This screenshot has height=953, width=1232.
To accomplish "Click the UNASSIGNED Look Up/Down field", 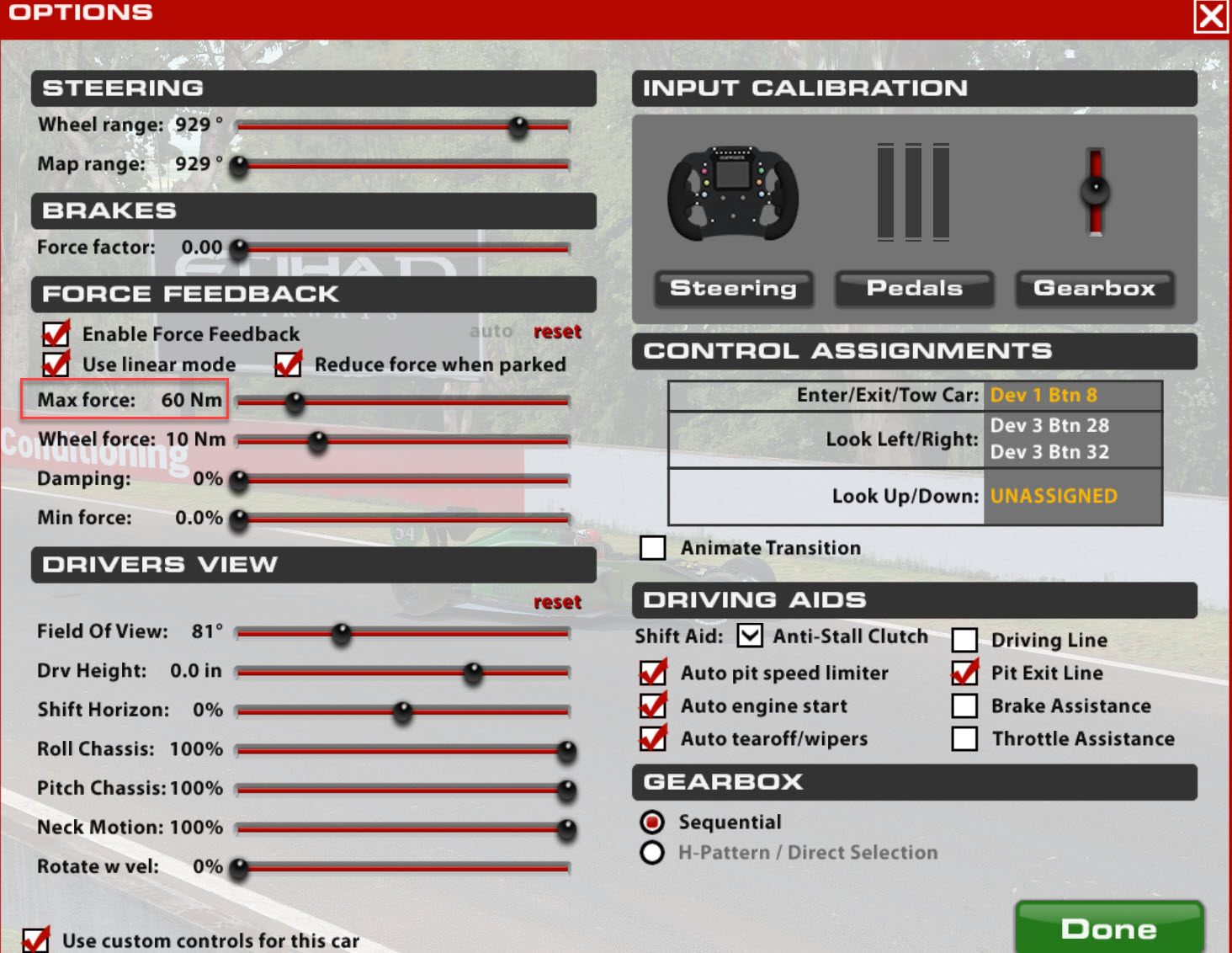I will [1054, 496].
